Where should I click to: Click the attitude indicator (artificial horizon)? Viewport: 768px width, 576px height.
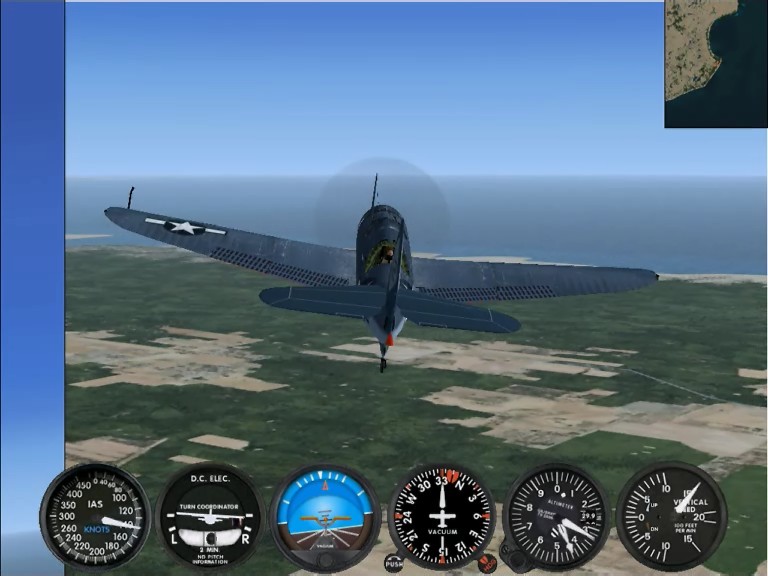(x=325, y=516)
